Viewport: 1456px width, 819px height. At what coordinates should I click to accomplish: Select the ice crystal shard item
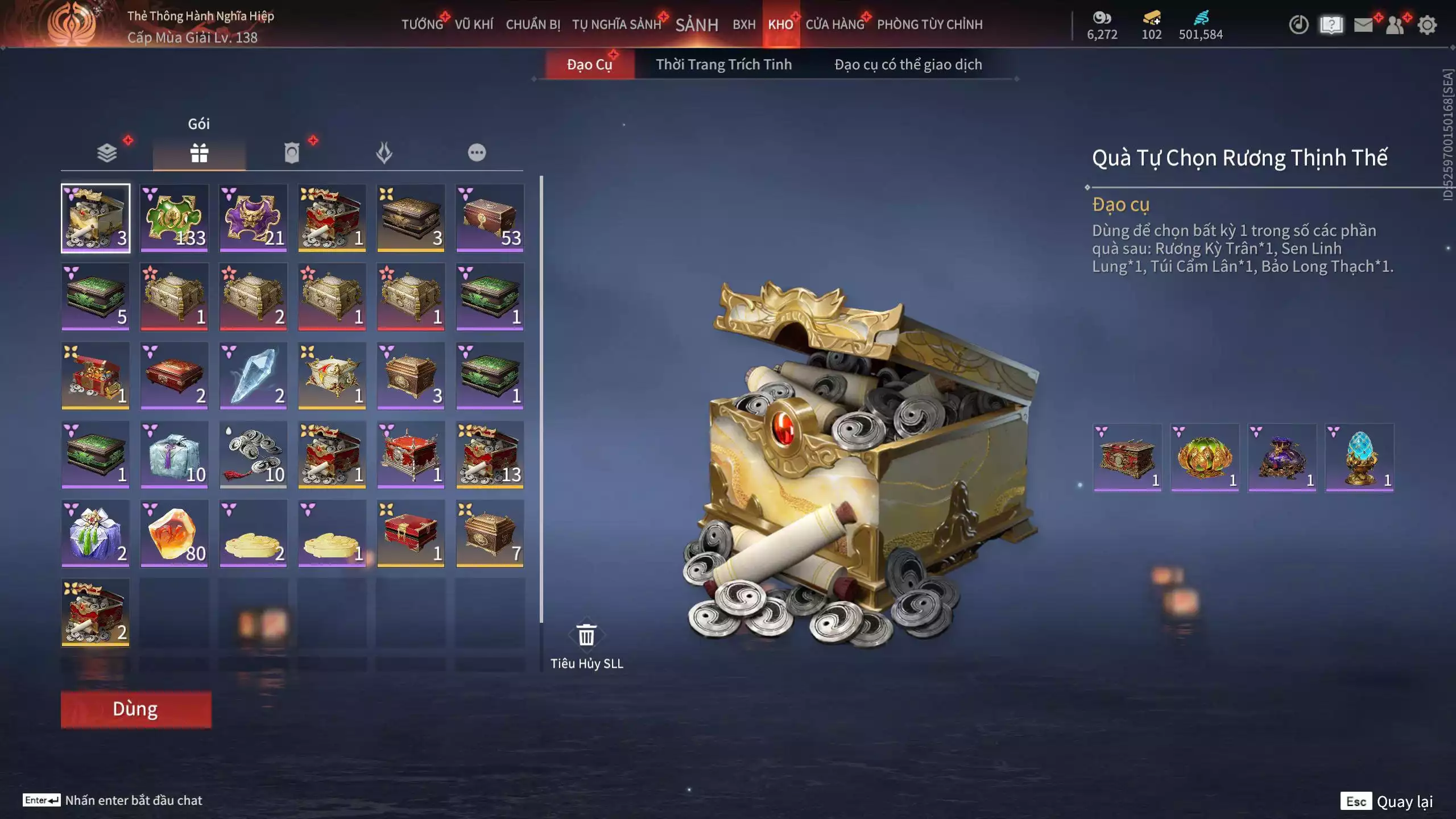point(253,375)
